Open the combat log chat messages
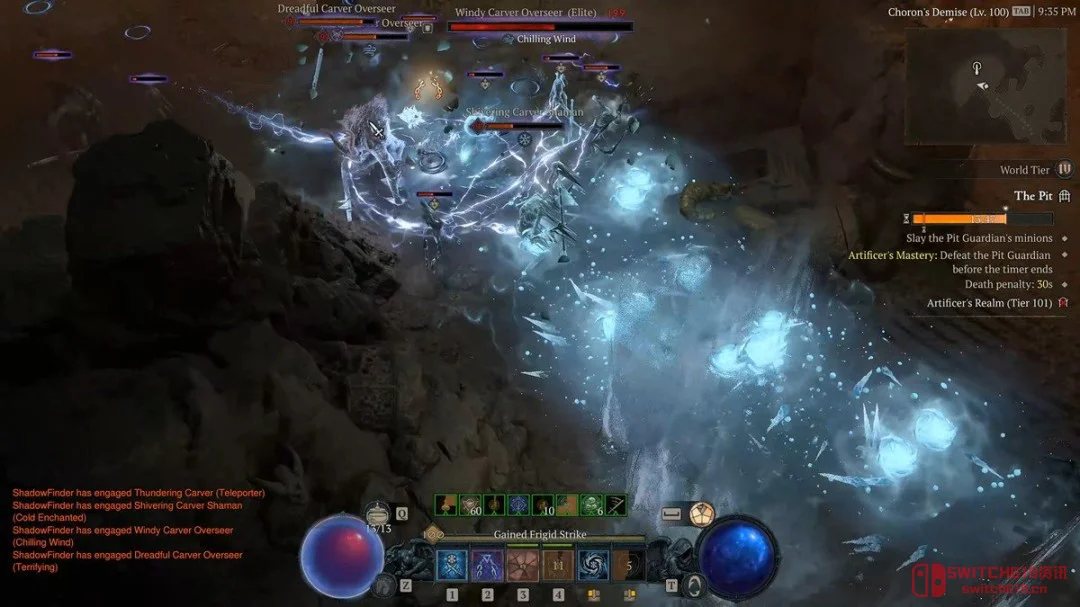 pos(127,530)
